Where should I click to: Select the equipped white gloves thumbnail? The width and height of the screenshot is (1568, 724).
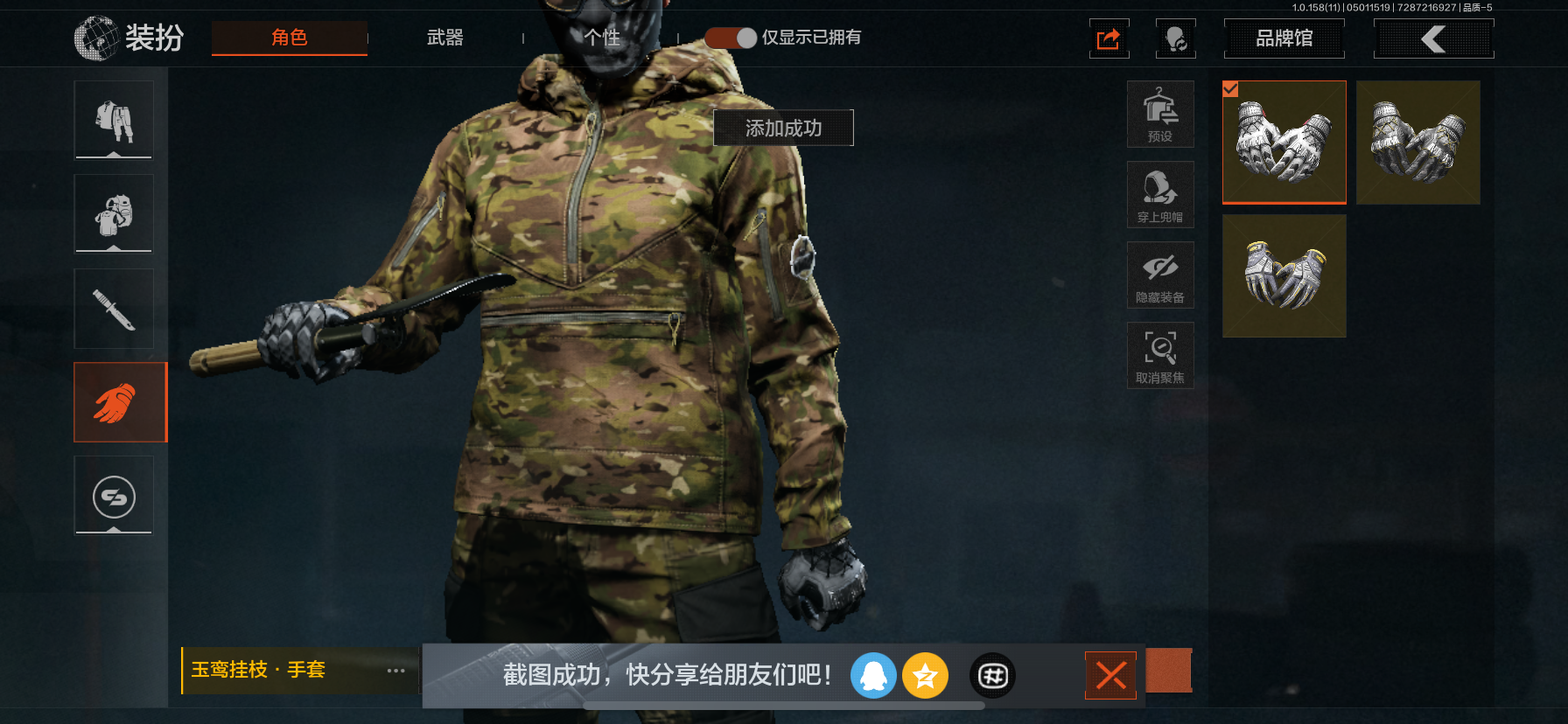pyautogui.click(x=1284, y=142)
